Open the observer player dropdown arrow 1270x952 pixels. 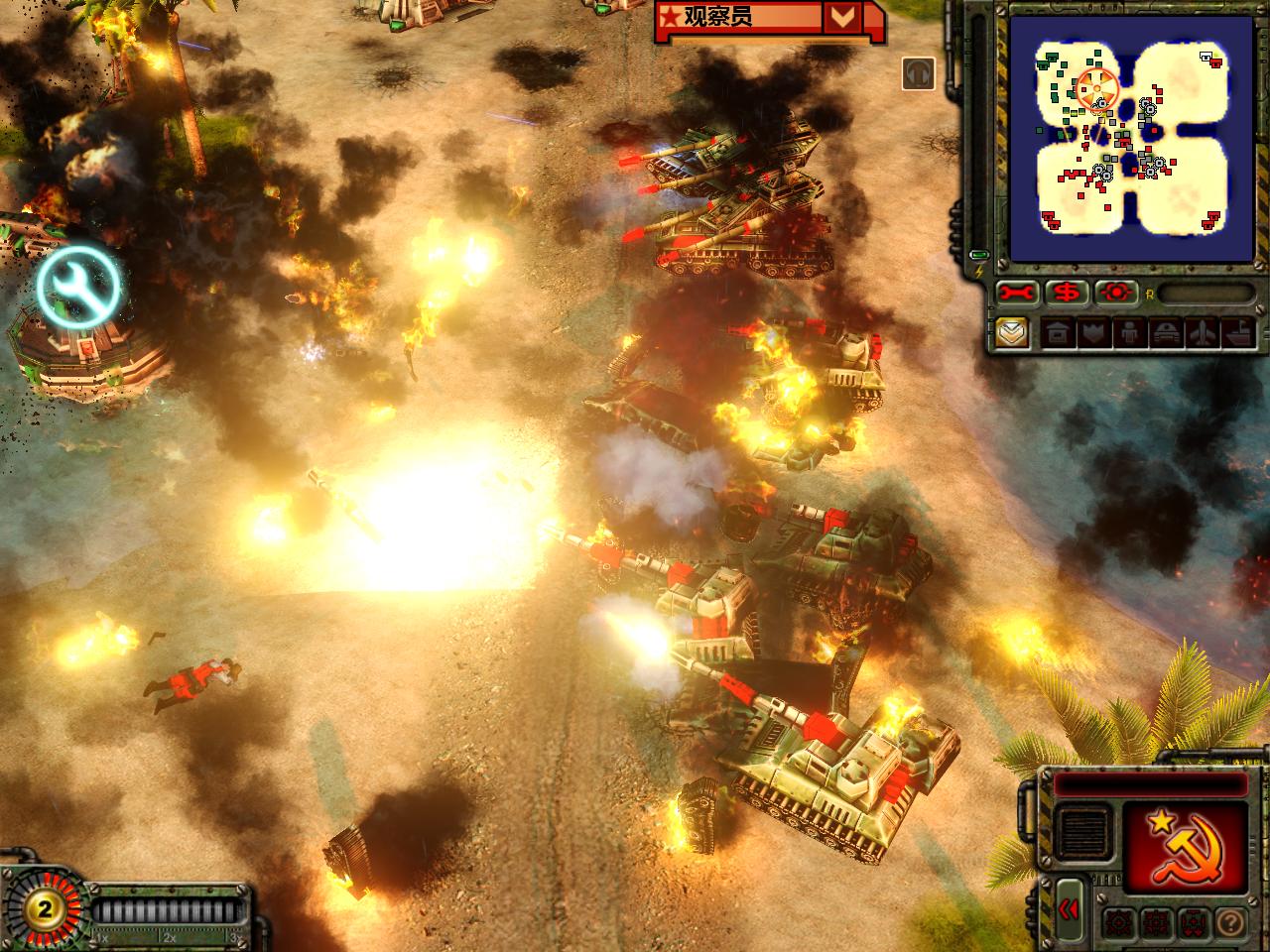point(843,16)
